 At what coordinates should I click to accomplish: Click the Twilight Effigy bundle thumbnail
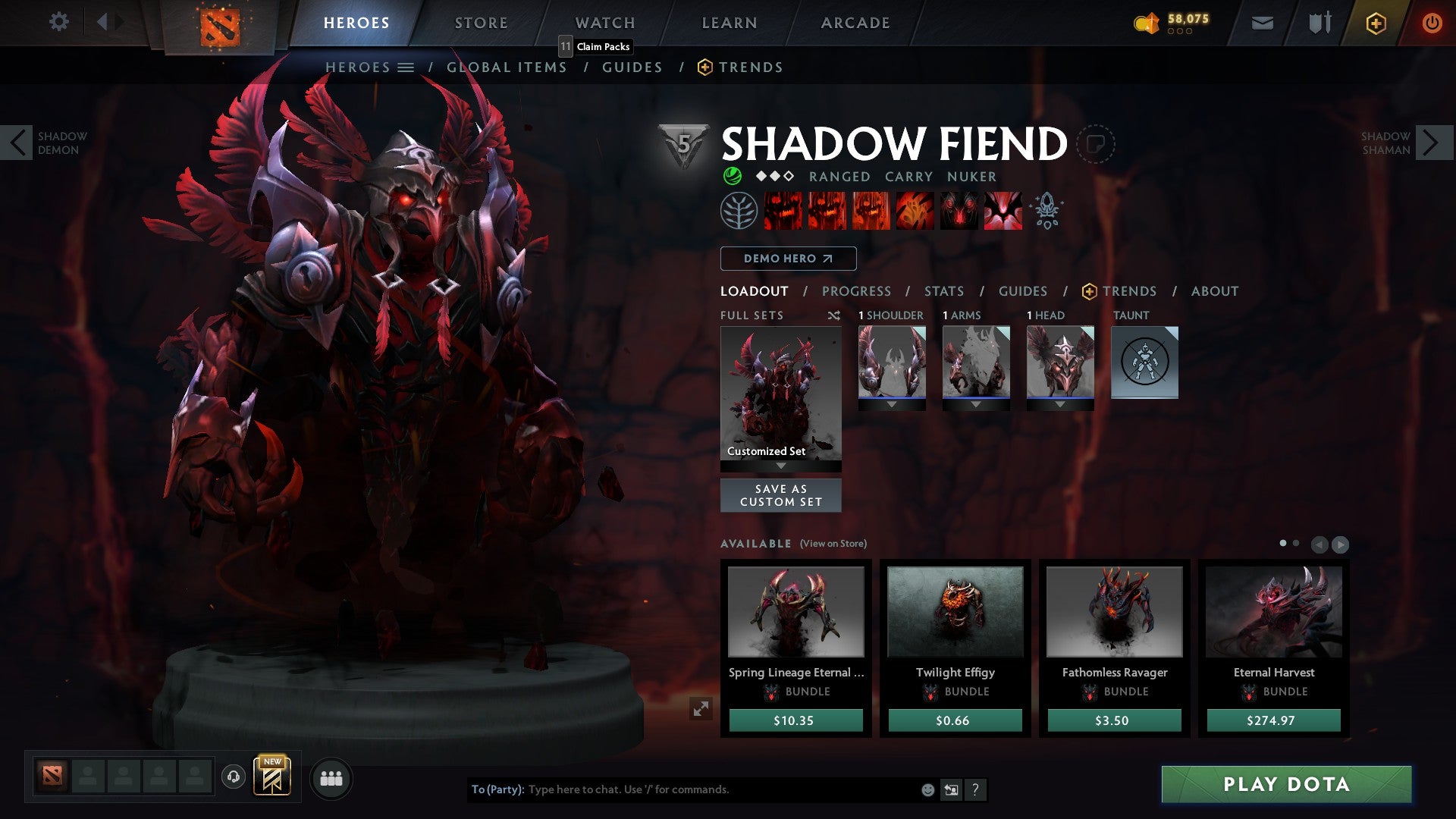(x=954, y=610)
